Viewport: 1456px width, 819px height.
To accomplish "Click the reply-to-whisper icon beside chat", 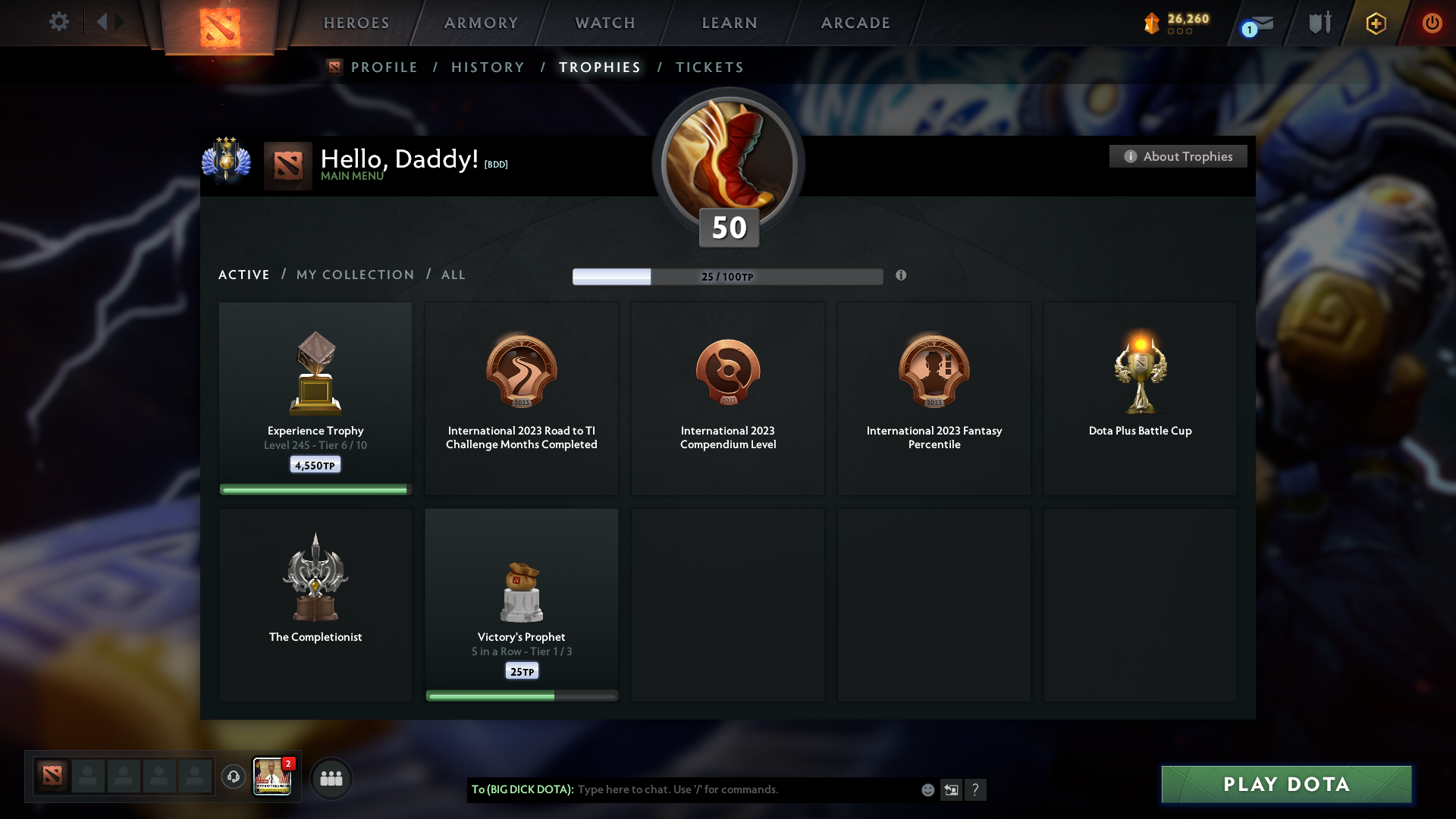I will 952,789.
